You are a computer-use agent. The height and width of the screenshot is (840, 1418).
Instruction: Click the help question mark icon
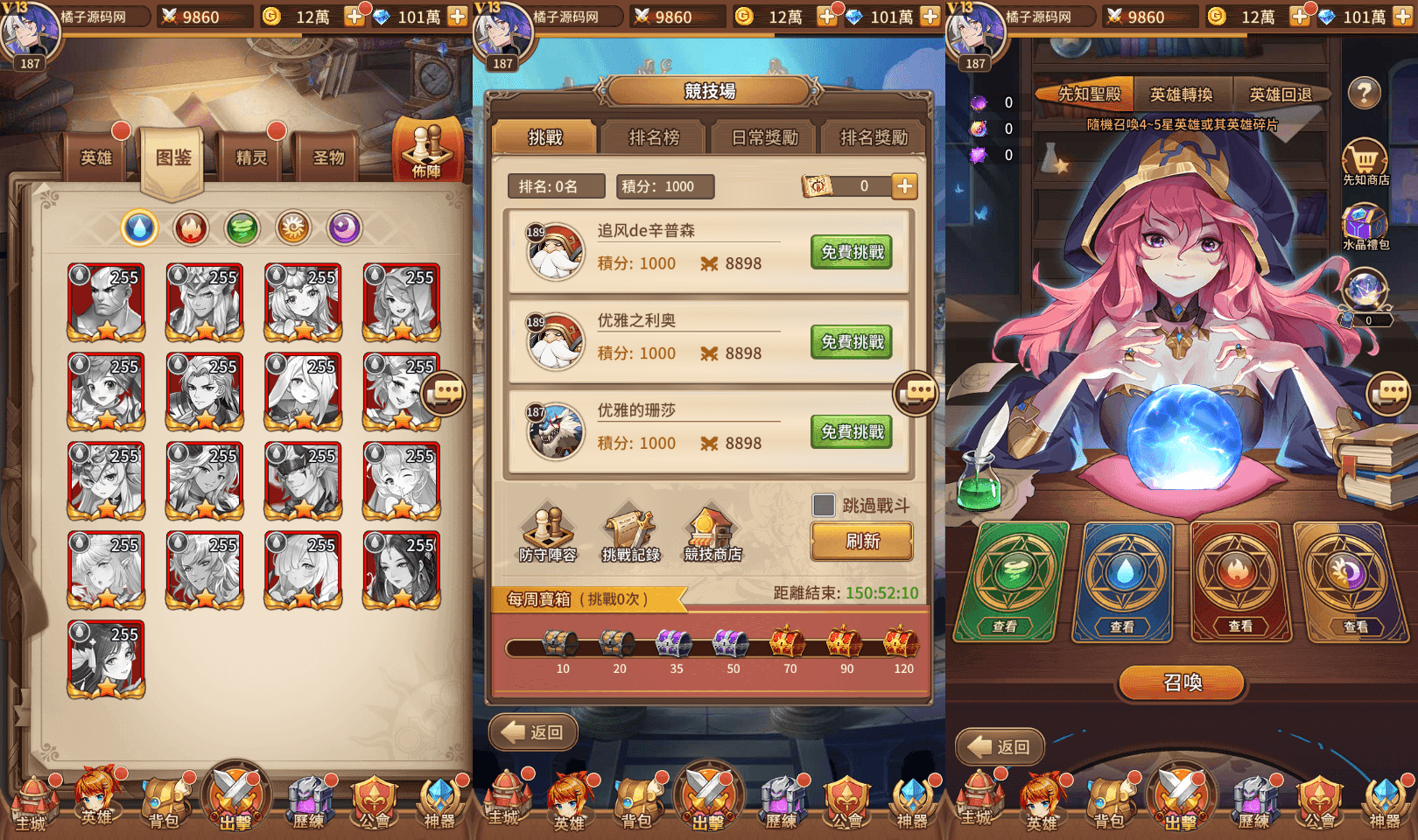[1363, 93]
